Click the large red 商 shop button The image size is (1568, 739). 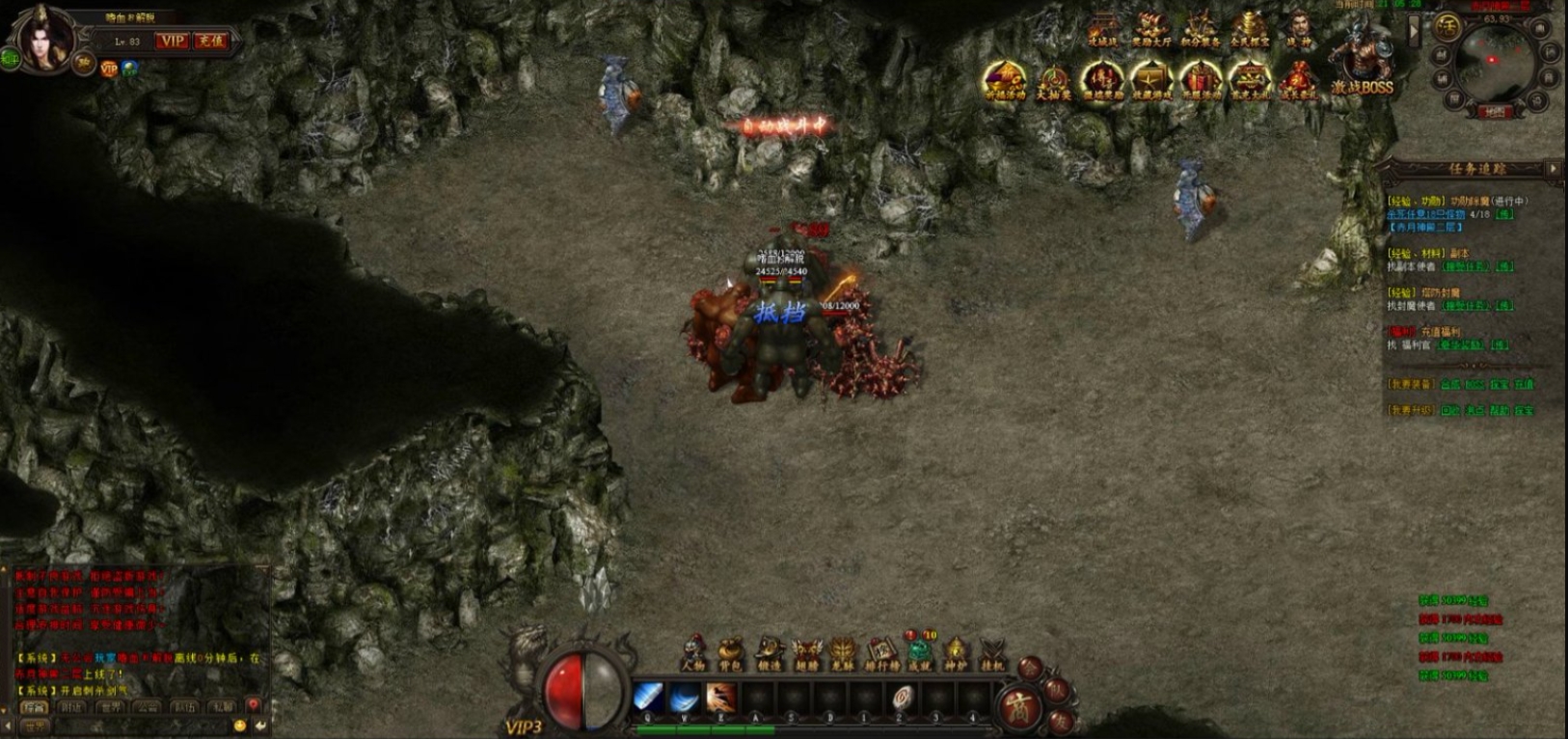(x=1019, y=707)
